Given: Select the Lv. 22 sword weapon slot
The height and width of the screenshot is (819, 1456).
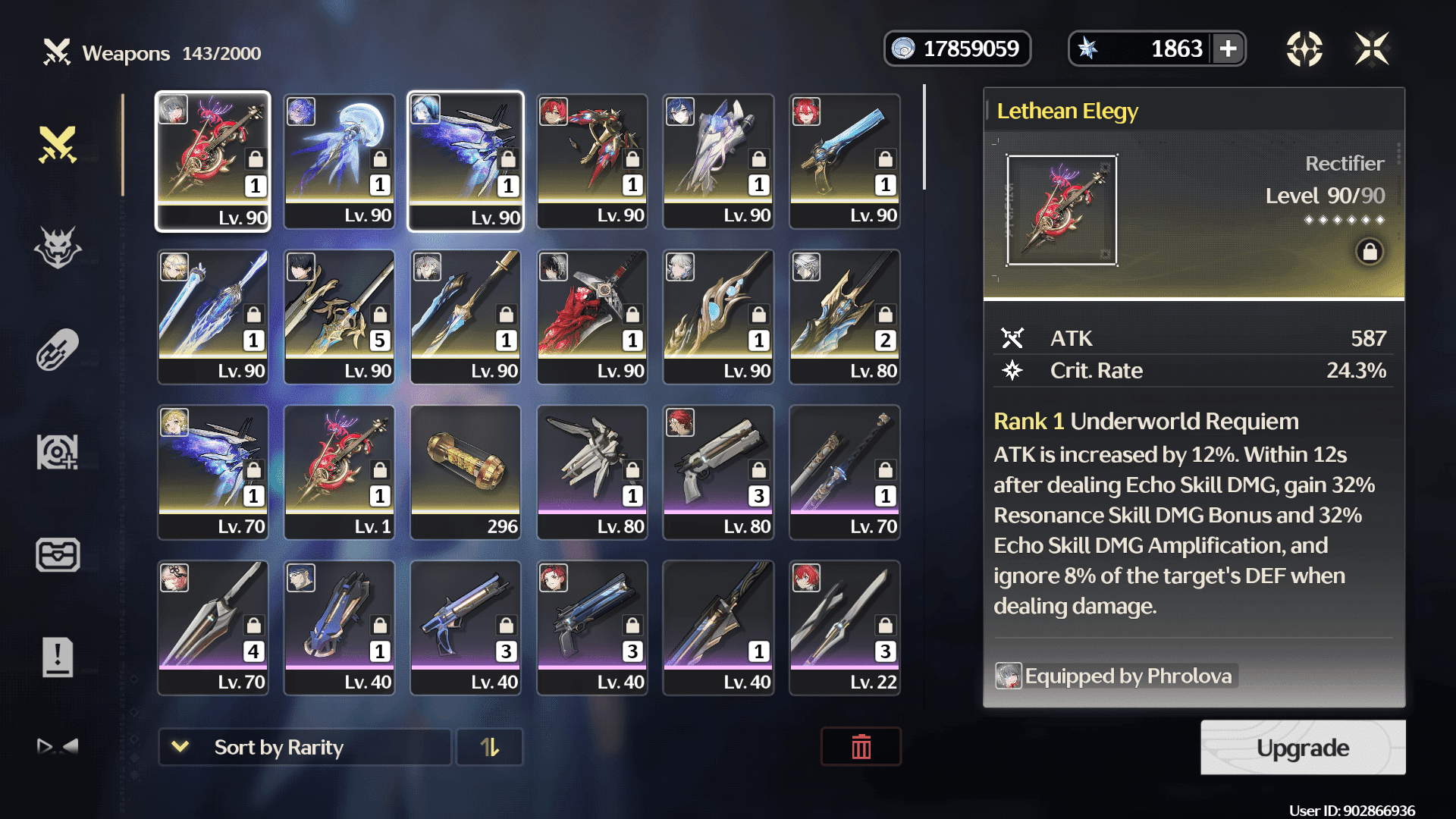Looking at the screenshot, I should coord(845,627).
